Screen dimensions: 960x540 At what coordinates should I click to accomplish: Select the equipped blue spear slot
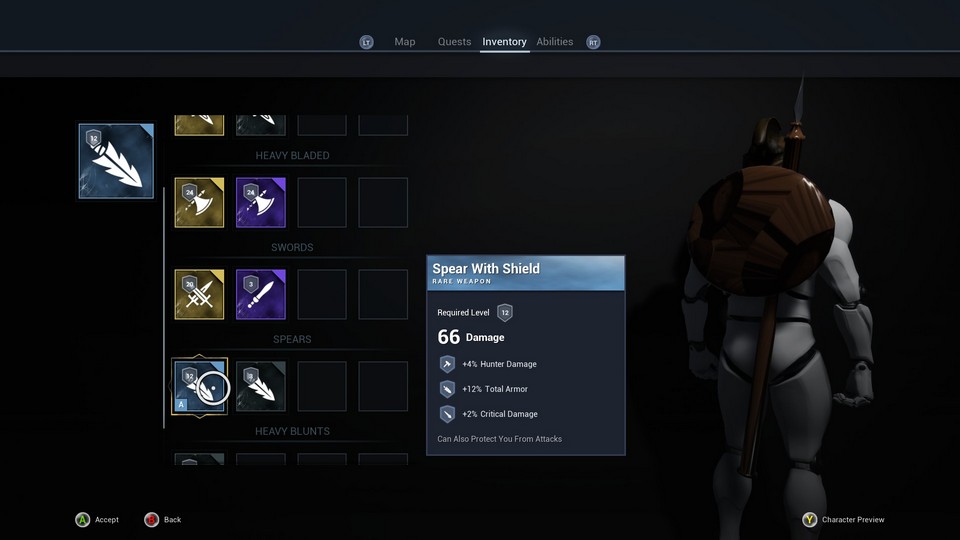116,161
